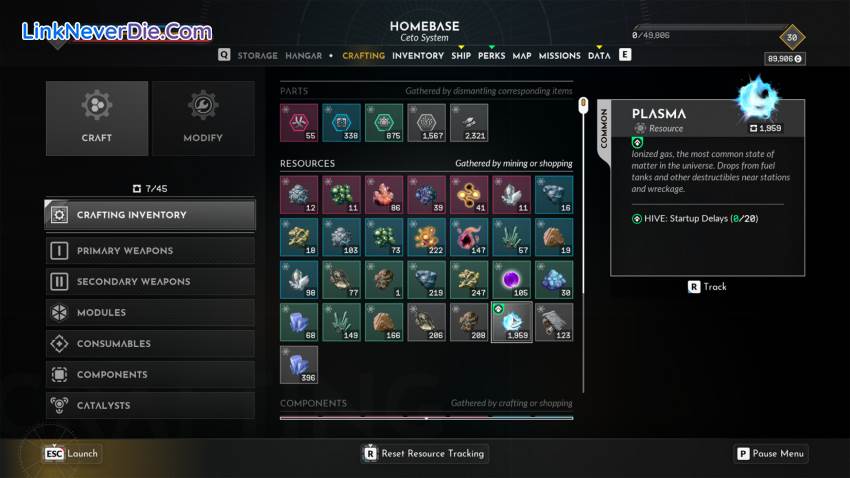The image size is (850, 478).
Task: Select the Modify mode button
Action: [203, 118]
